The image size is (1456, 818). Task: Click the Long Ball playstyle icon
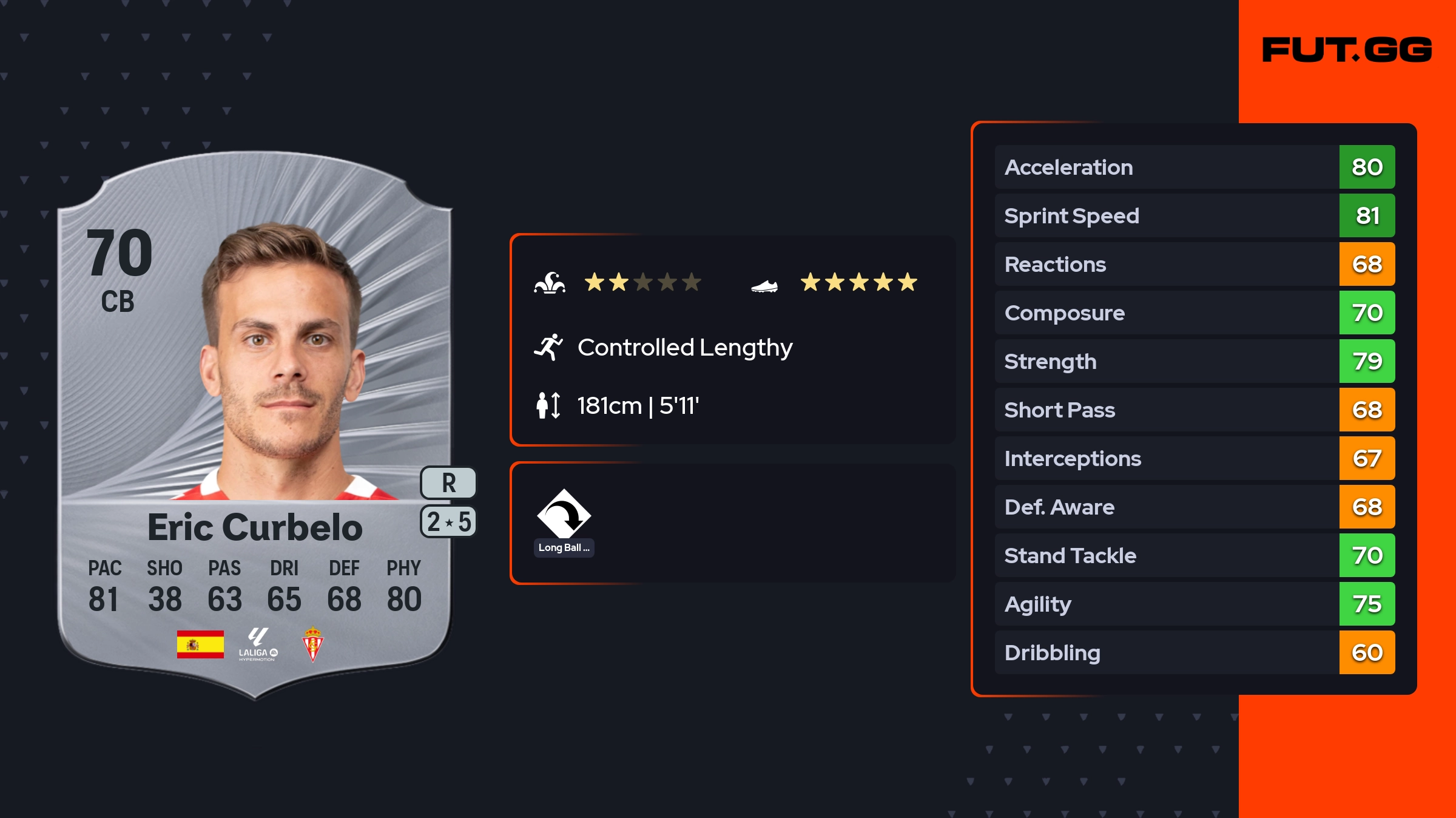pyautogui.click(x=564, y=515)
